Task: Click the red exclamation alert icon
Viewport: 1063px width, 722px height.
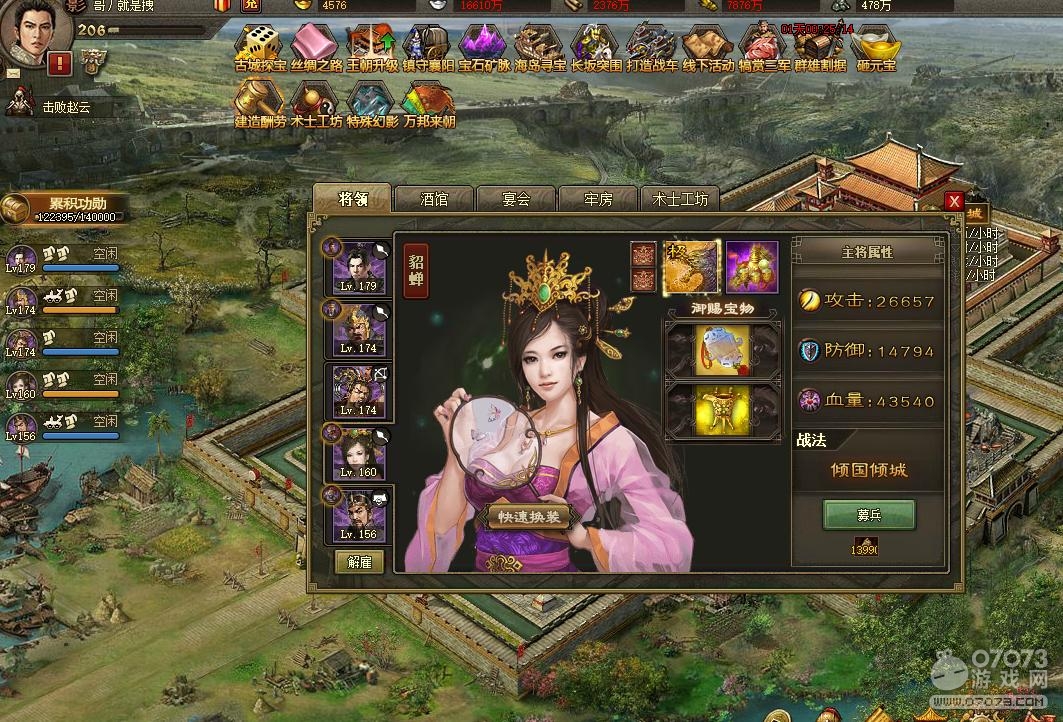Action: (x=59, y=64)
